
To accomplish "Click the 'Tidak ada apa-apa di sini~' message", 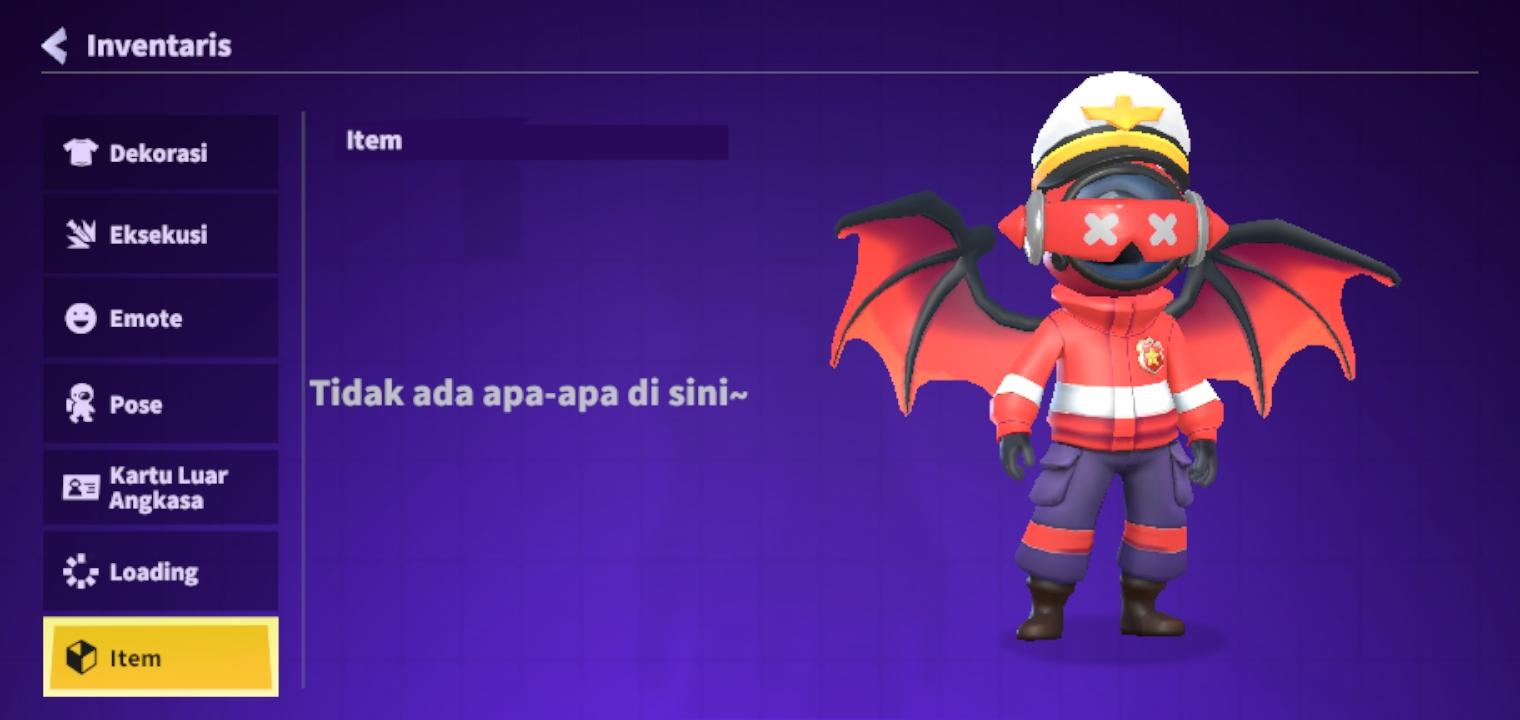I will [x=530, y=393].
